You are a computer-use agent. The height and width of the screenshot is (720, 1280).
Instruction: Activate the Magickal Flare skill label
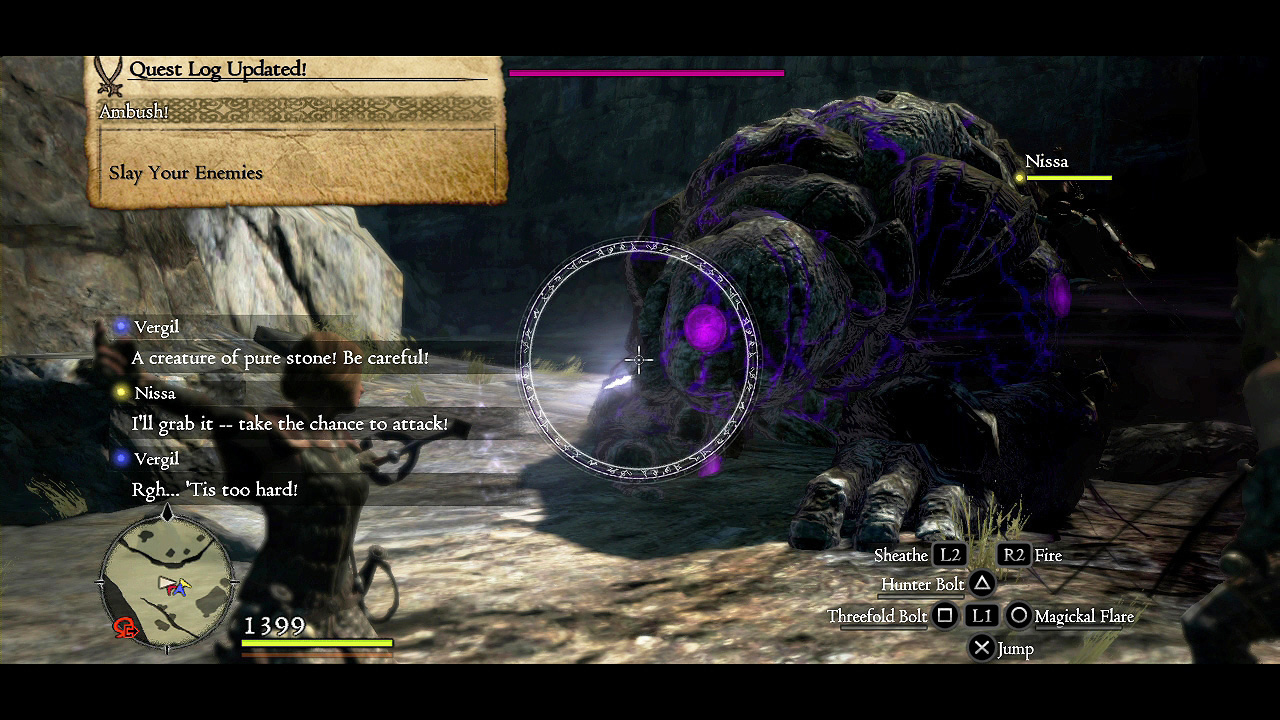tap(1084, 616)
